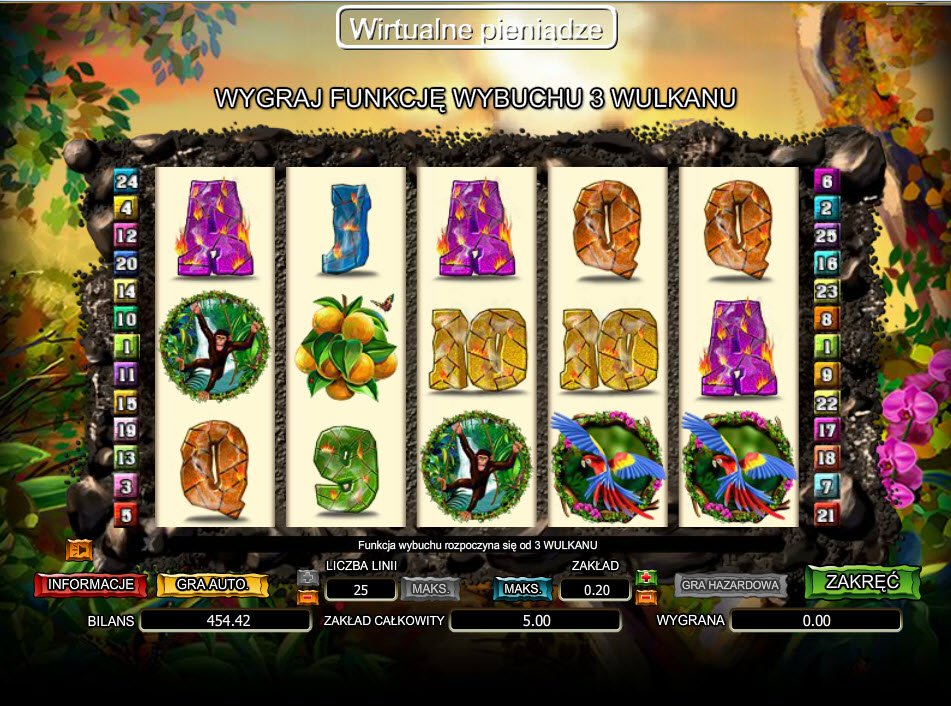Pick payline marker 5
Viewport: 951px width, 706px height.
tap(126, 515)
